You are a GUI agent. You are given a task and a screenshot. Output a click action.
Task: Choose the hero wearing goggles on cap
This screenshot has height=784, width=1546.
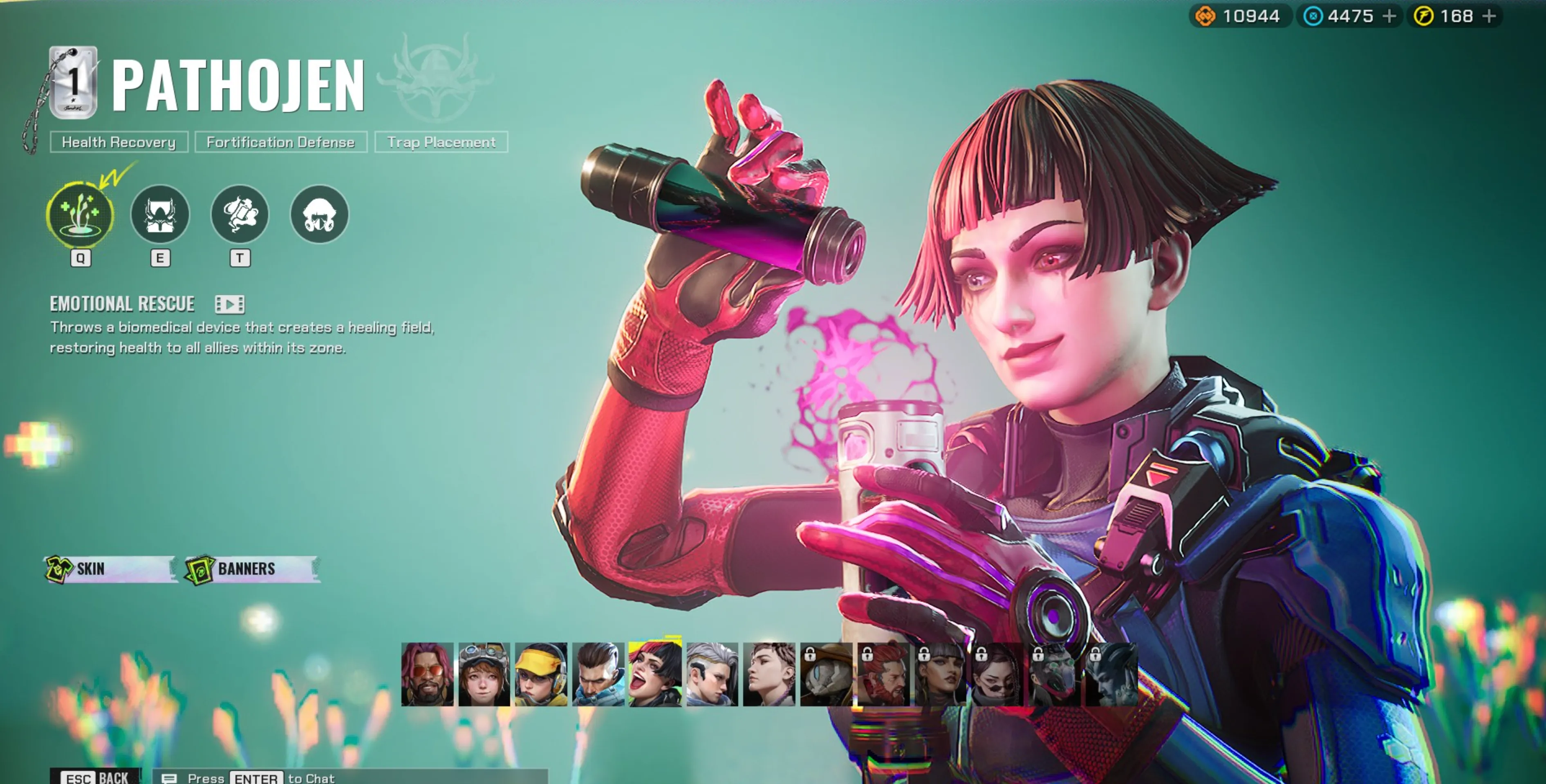click(x=484, y=674)
